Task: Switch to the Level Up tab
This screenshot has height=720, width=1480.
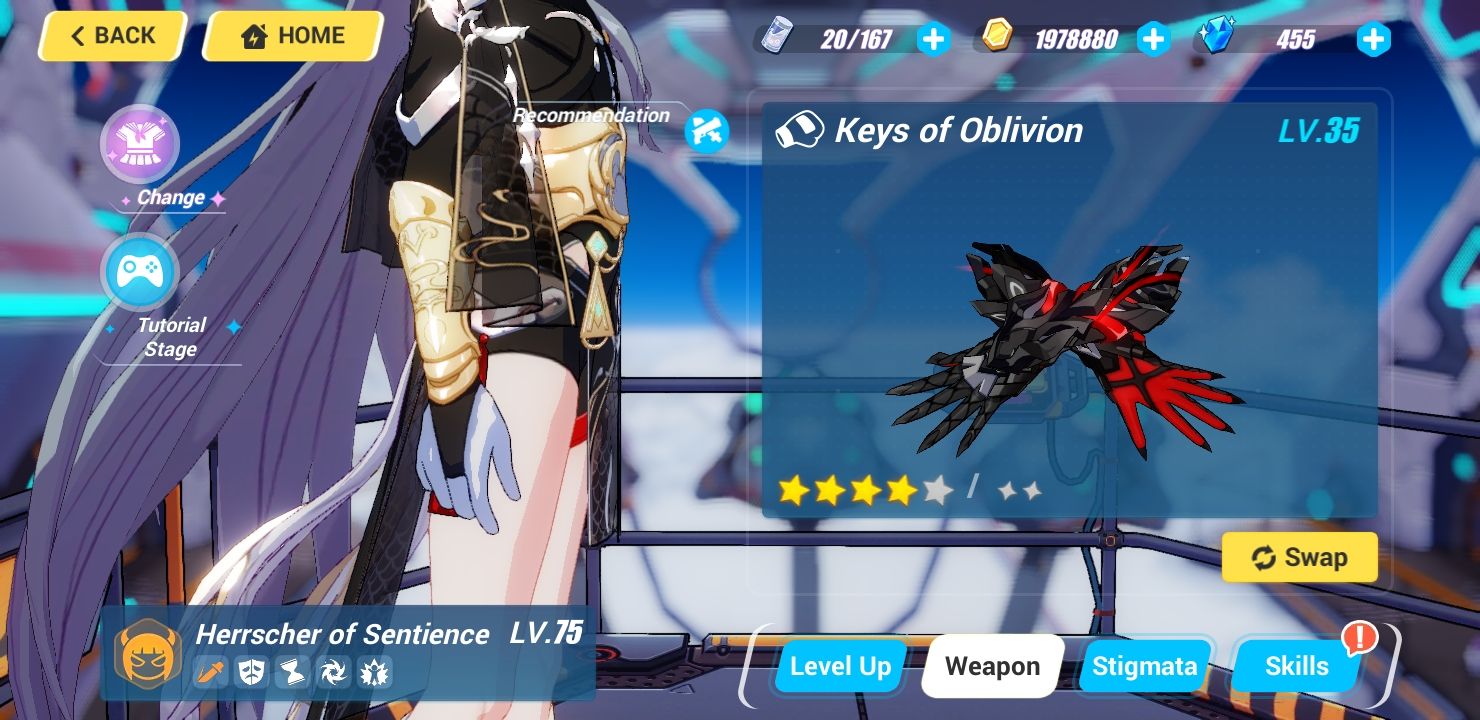Action: pos(839,665)
